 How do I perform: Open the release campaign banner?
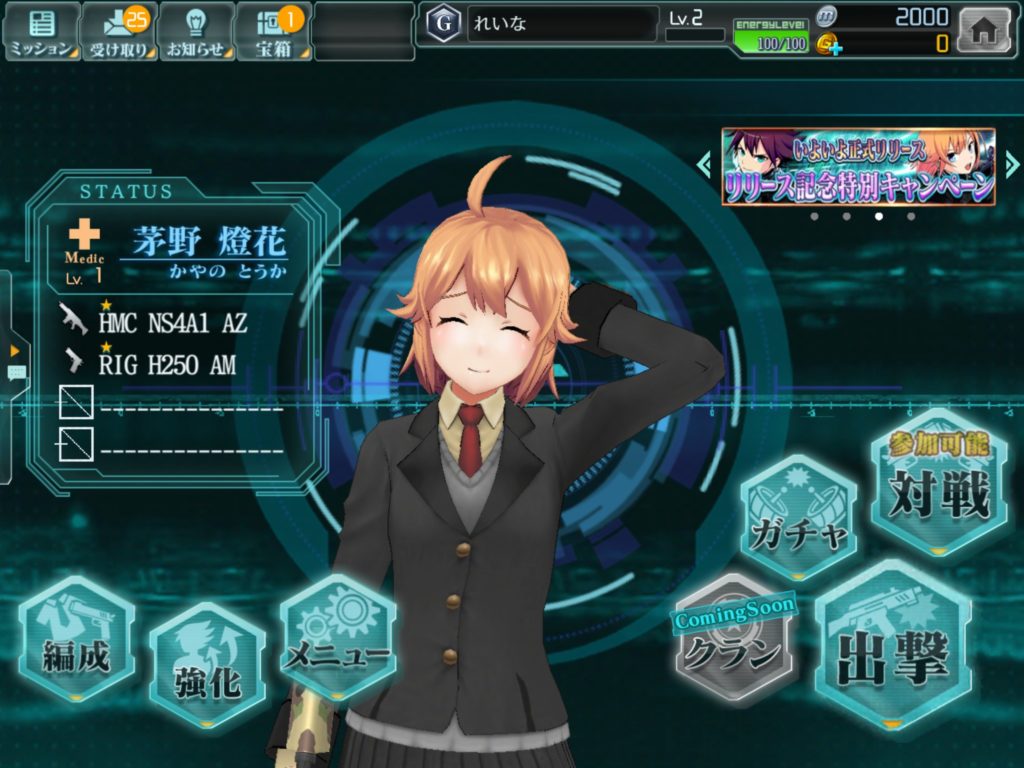(858, 167)
